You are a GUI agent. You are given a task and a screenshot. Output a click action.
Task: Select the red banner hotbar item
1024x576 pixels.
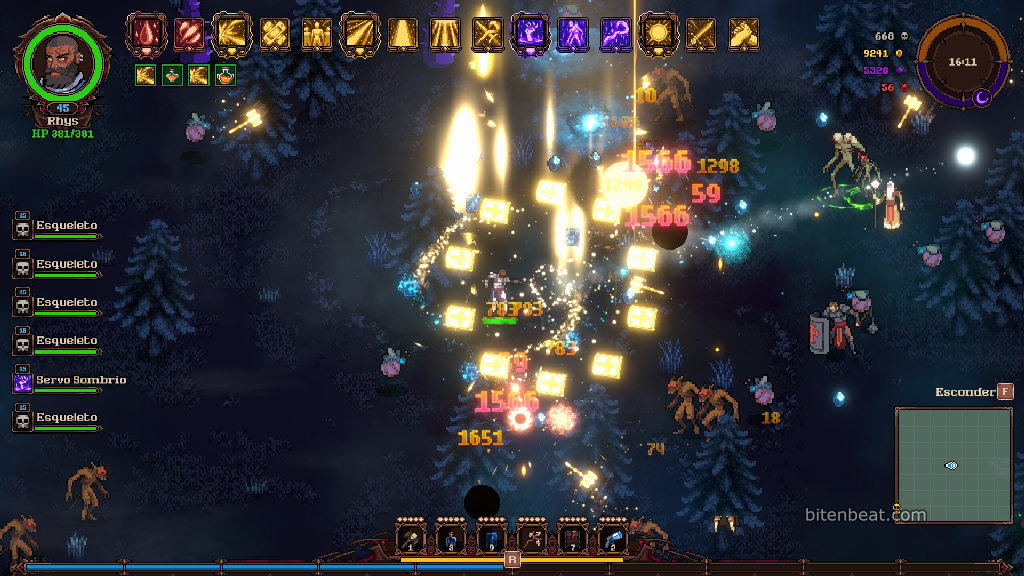571,538
